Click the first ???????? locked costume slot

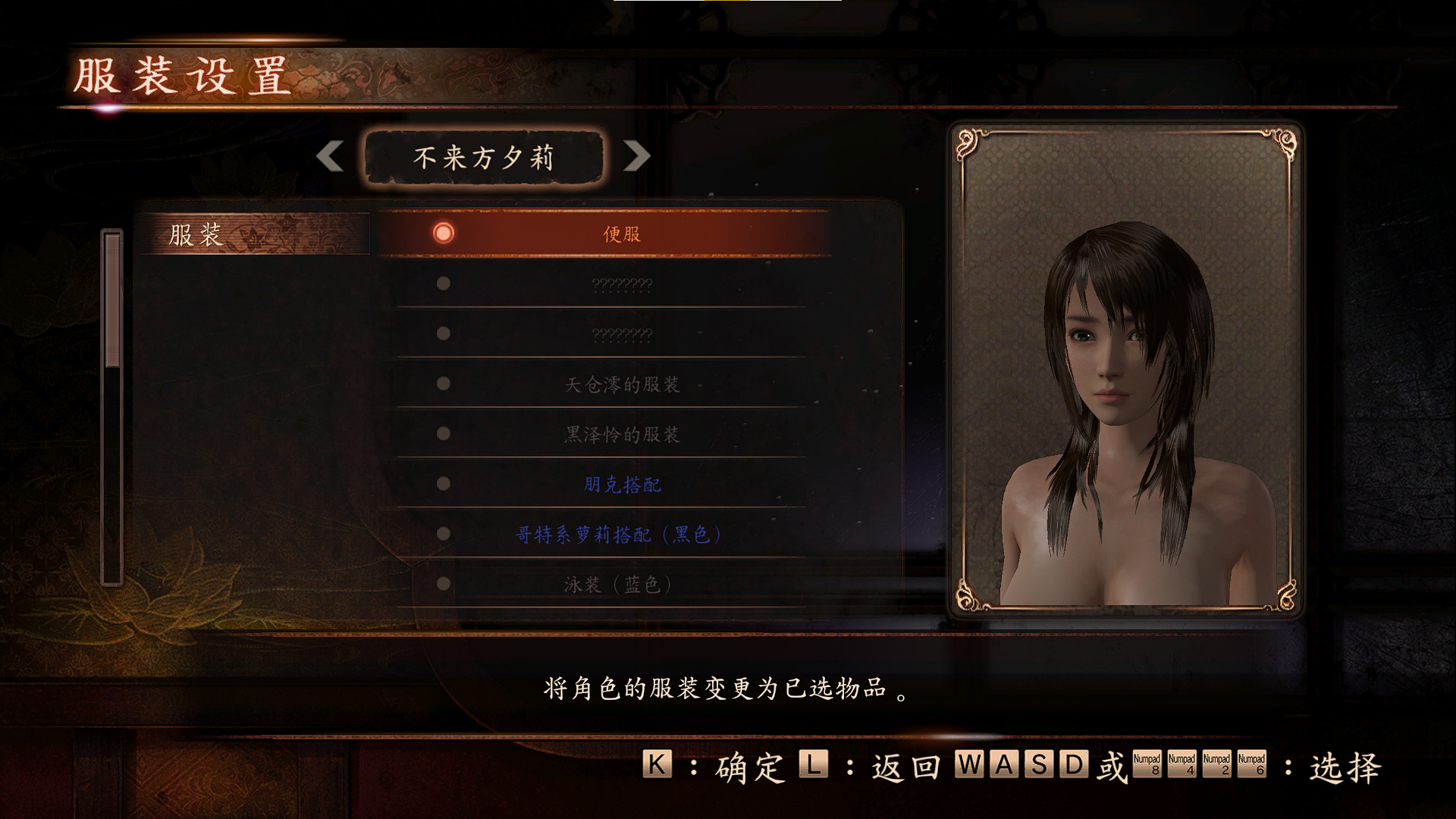(x=622, y=284)
